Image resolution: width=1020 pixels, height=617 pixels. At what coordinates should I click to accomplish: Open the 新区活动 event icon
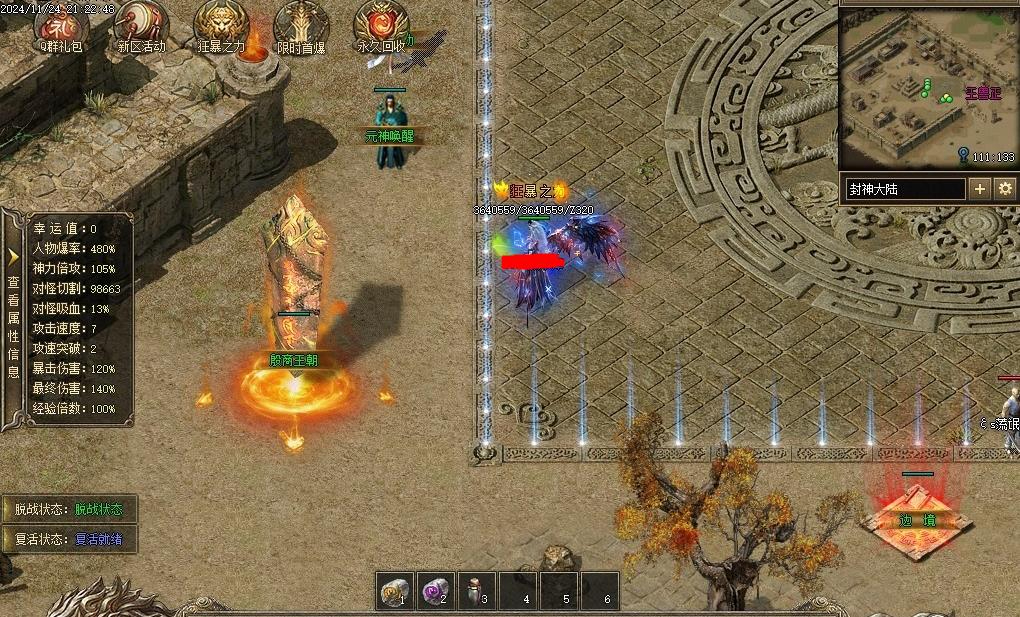[x=141, y=23]
